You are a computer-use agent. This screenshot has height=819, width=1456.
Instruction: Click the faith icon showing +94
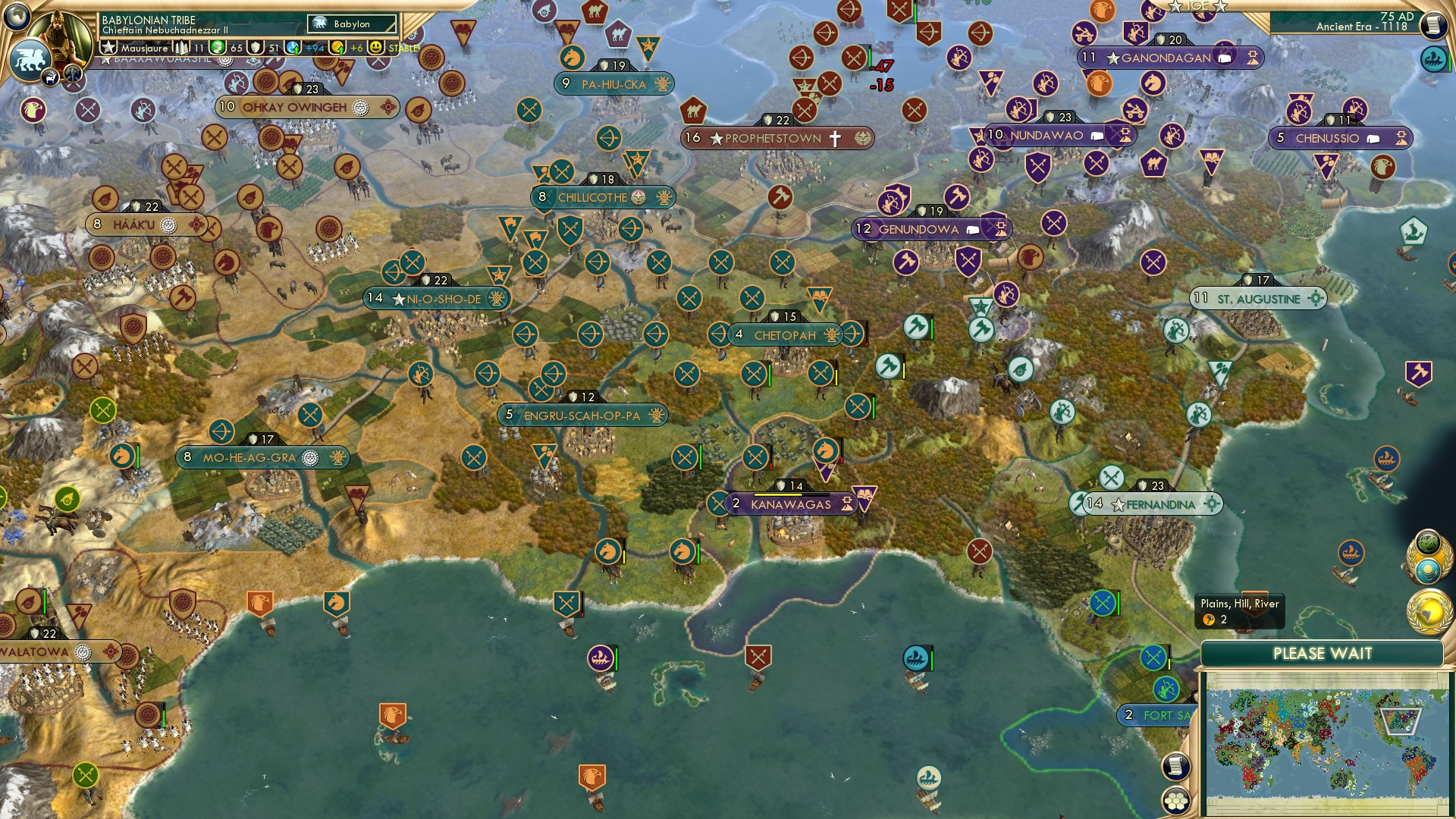293,48
